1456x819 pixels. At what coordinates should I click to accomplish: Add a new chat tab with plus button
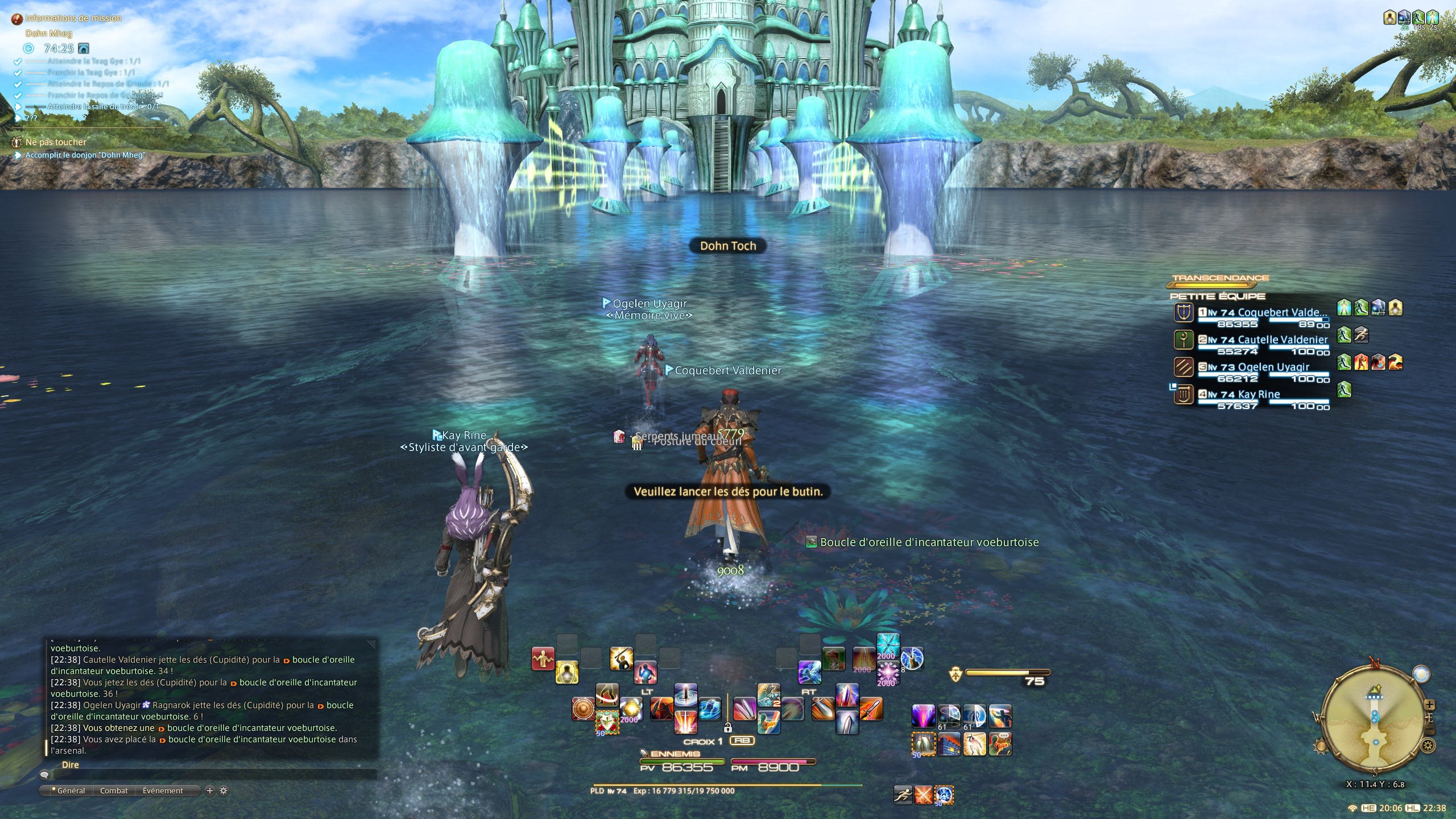[x=209, y=791]
